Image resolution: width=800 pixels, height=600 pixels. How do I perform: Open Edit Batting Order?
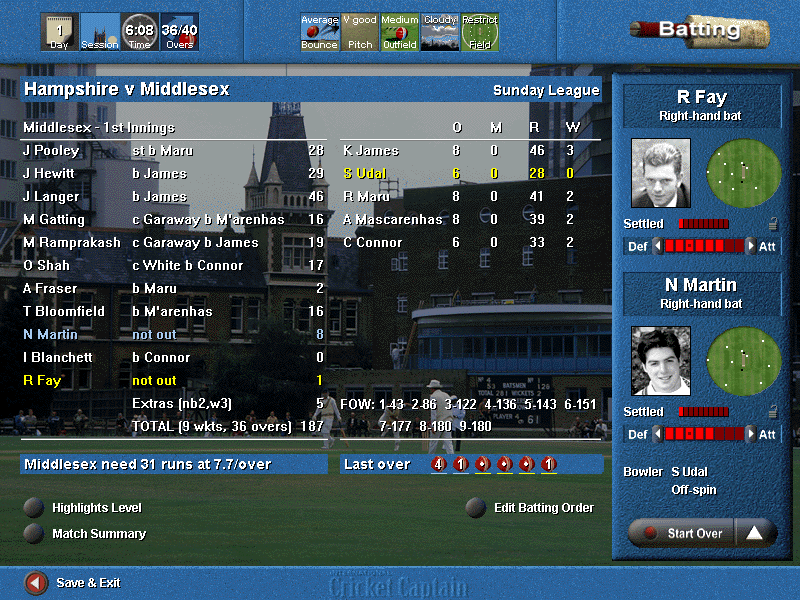[477, 507]
